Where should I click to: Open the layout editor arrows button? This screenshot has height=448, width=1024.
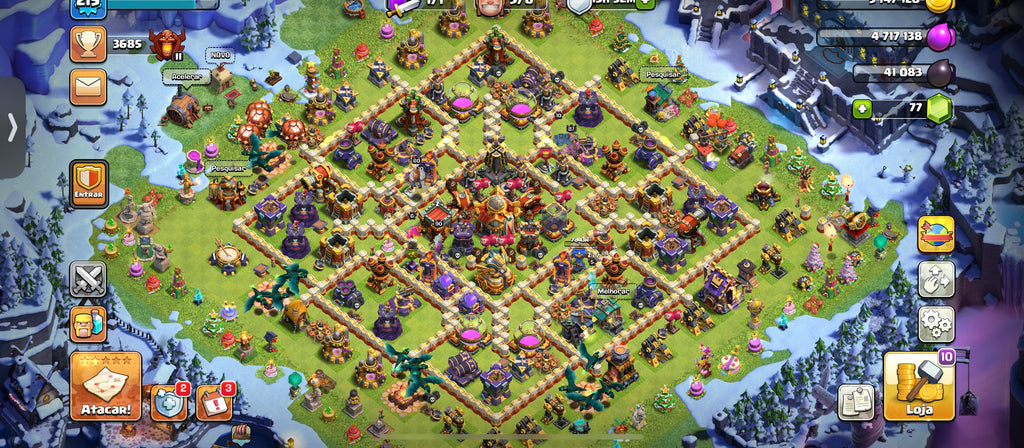[936, 279]
